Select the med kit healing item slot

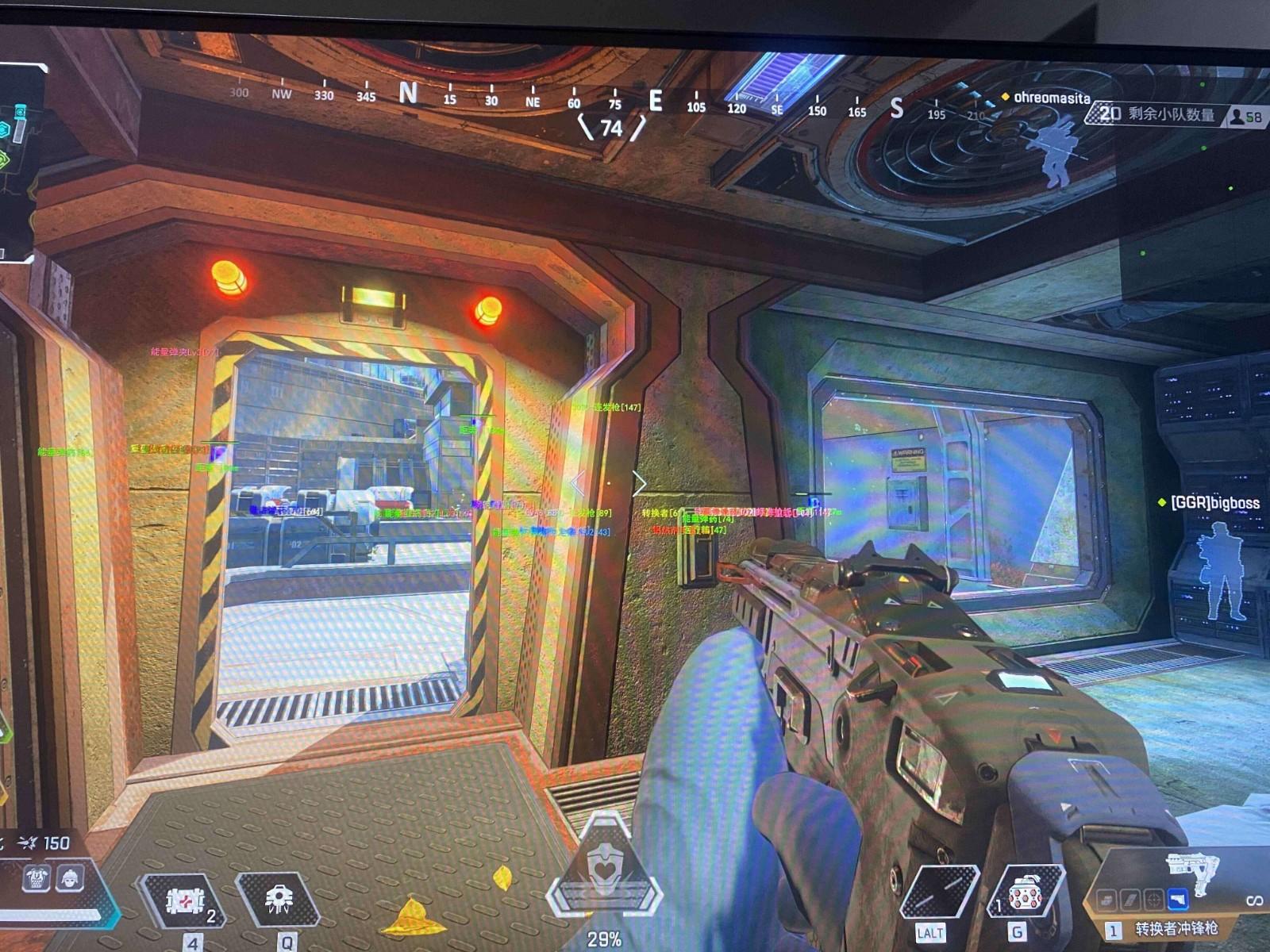pos(183,901)
